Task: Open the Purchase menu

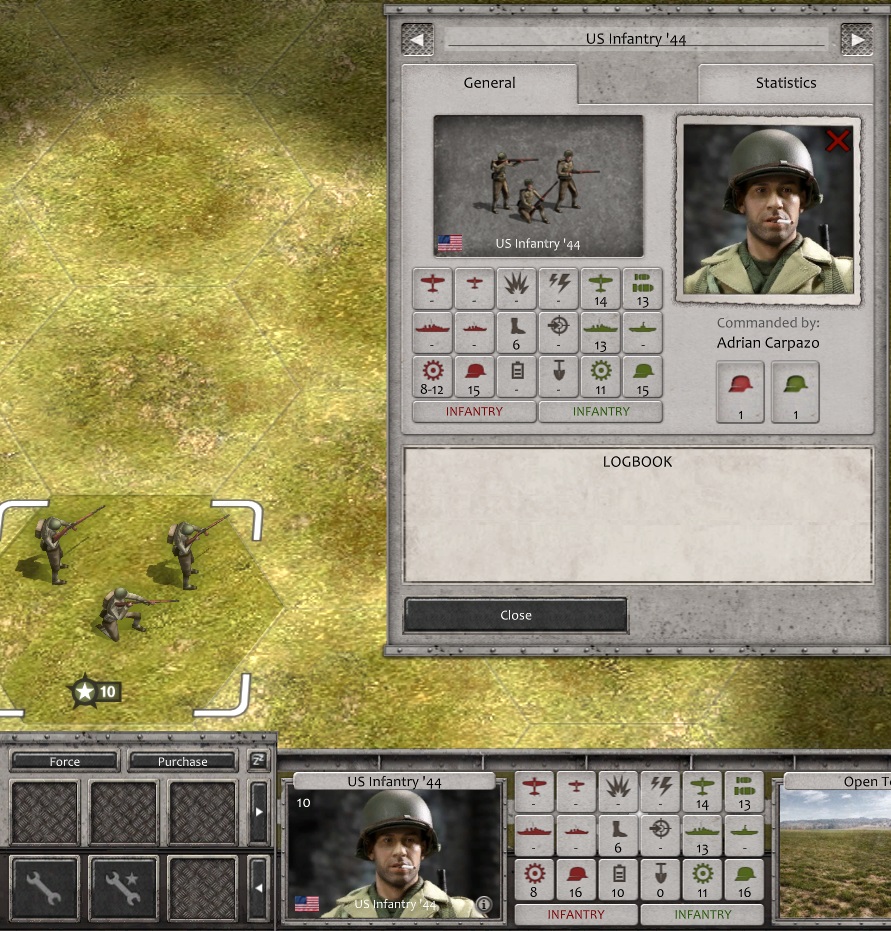Action: pyautogui.click(x=182, y=761)
